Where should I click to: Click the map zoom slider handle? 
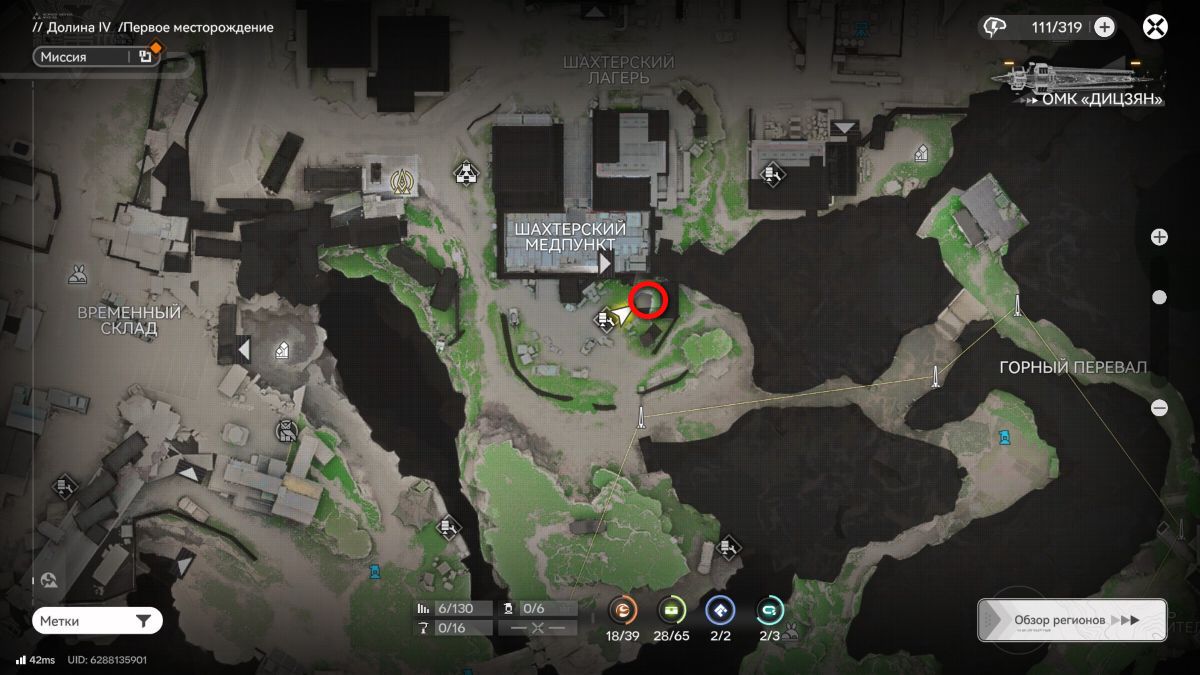tap(1159, 297)
